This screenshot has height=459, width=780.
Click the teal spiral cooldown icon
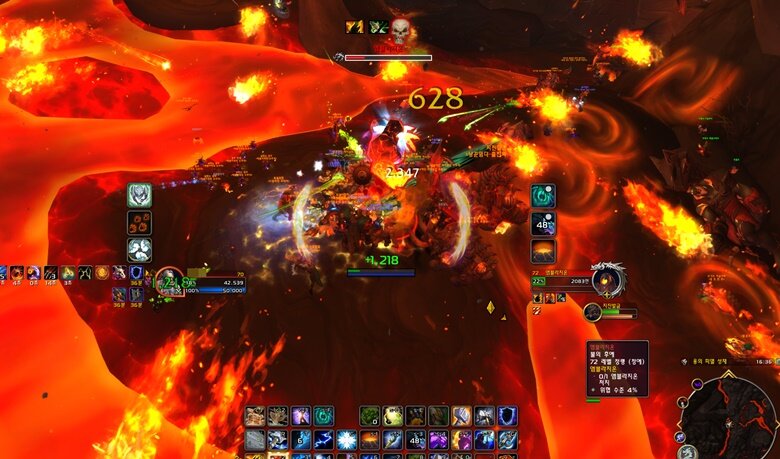click(x=543, y=196)
